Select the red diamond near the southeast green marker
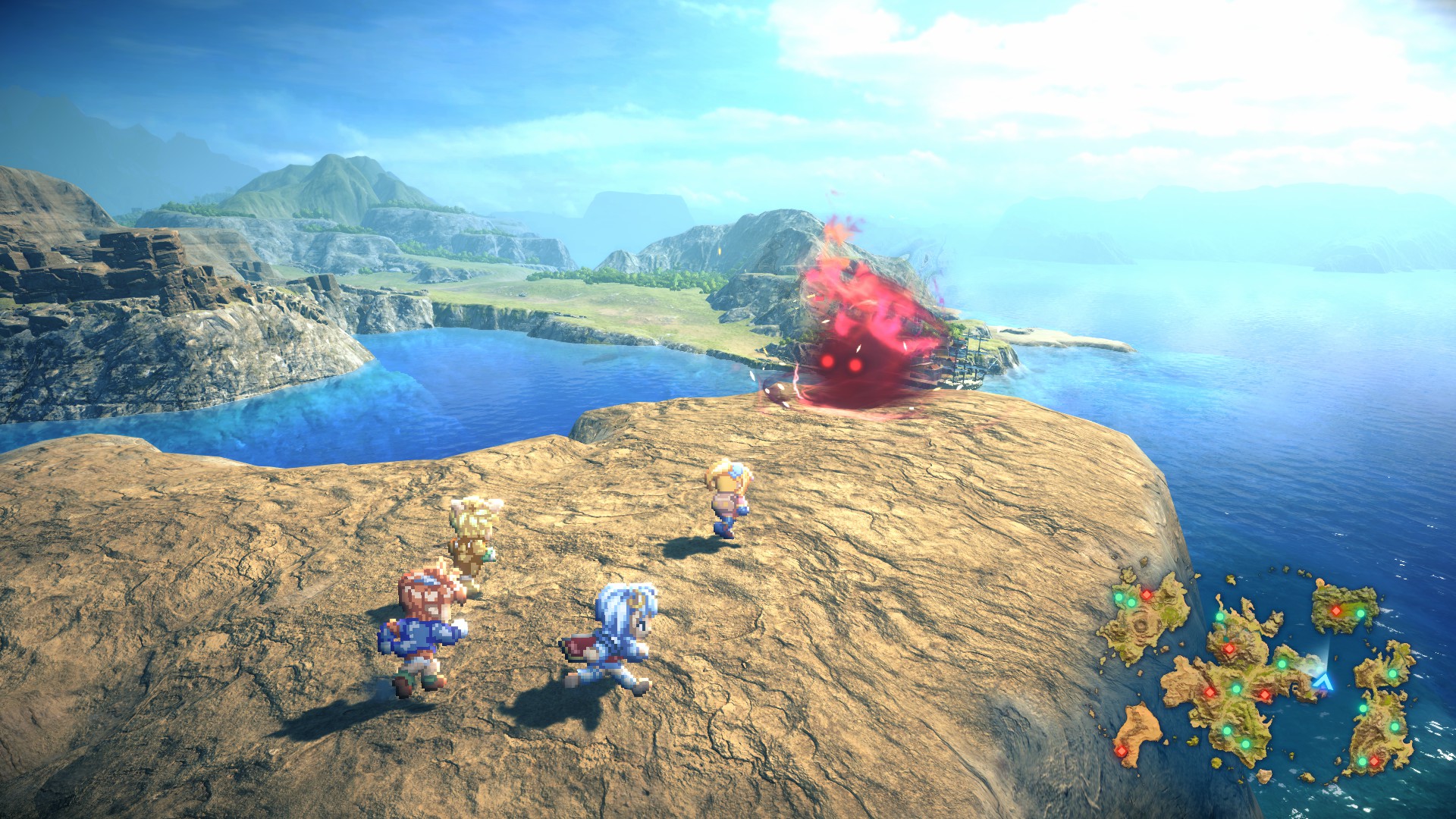The width and height of the screenshot is (1456, 819). (x=1374, y=761)
